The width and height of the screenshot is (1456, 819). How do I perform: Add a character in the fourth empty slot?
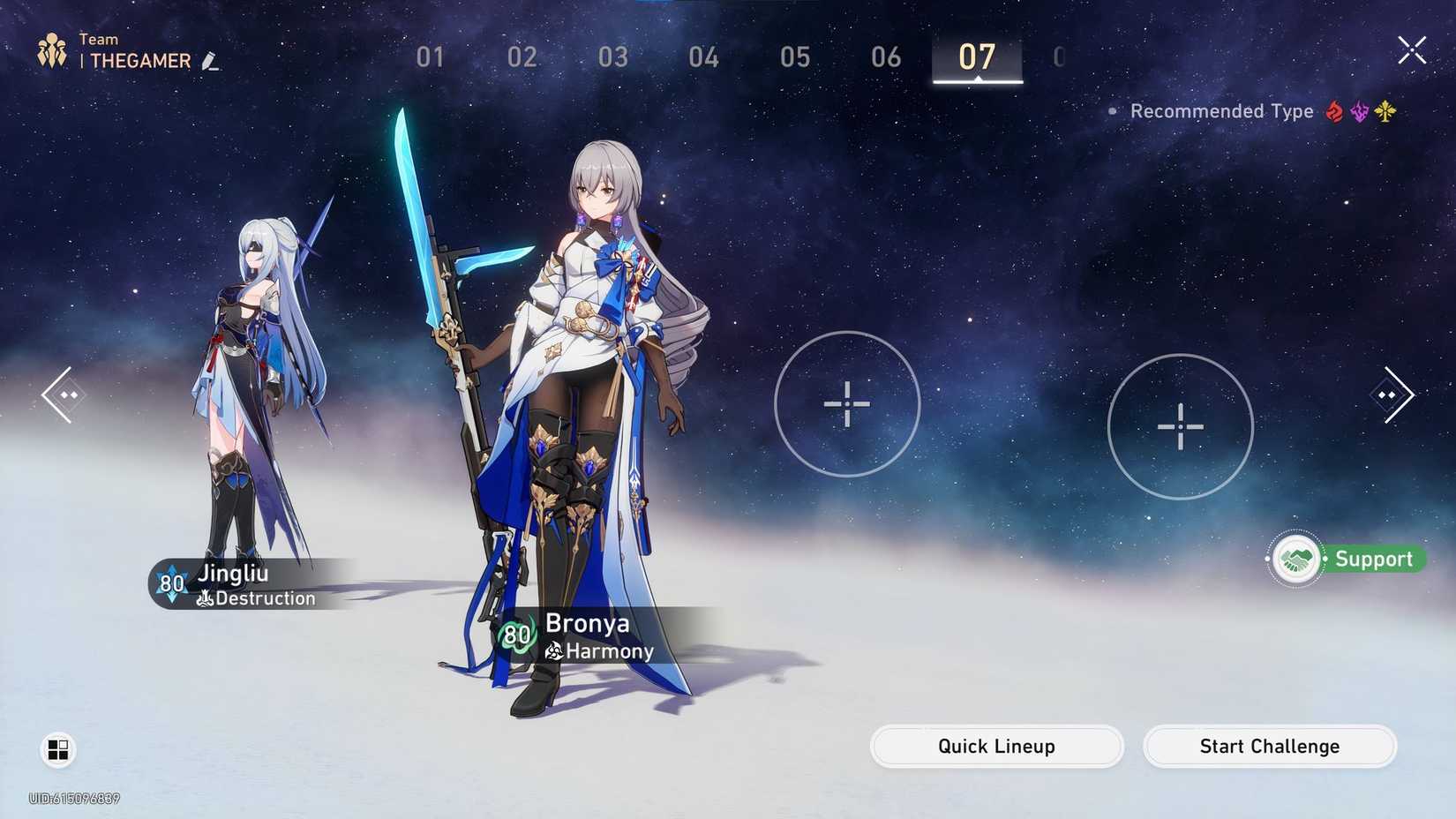1180,427
